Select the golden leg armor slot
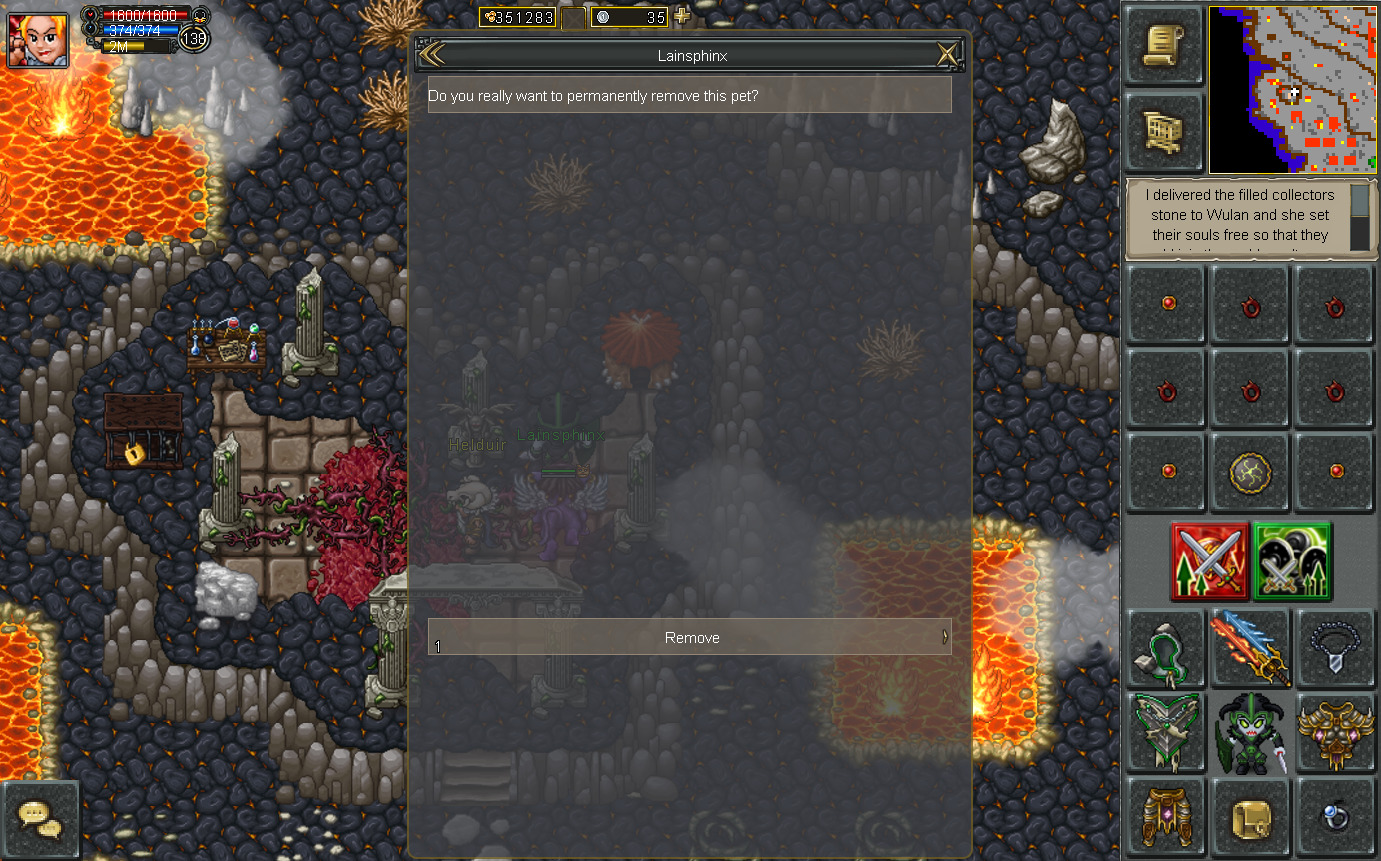Viewport: 1381px width, 861px height. coord(1165,817)
